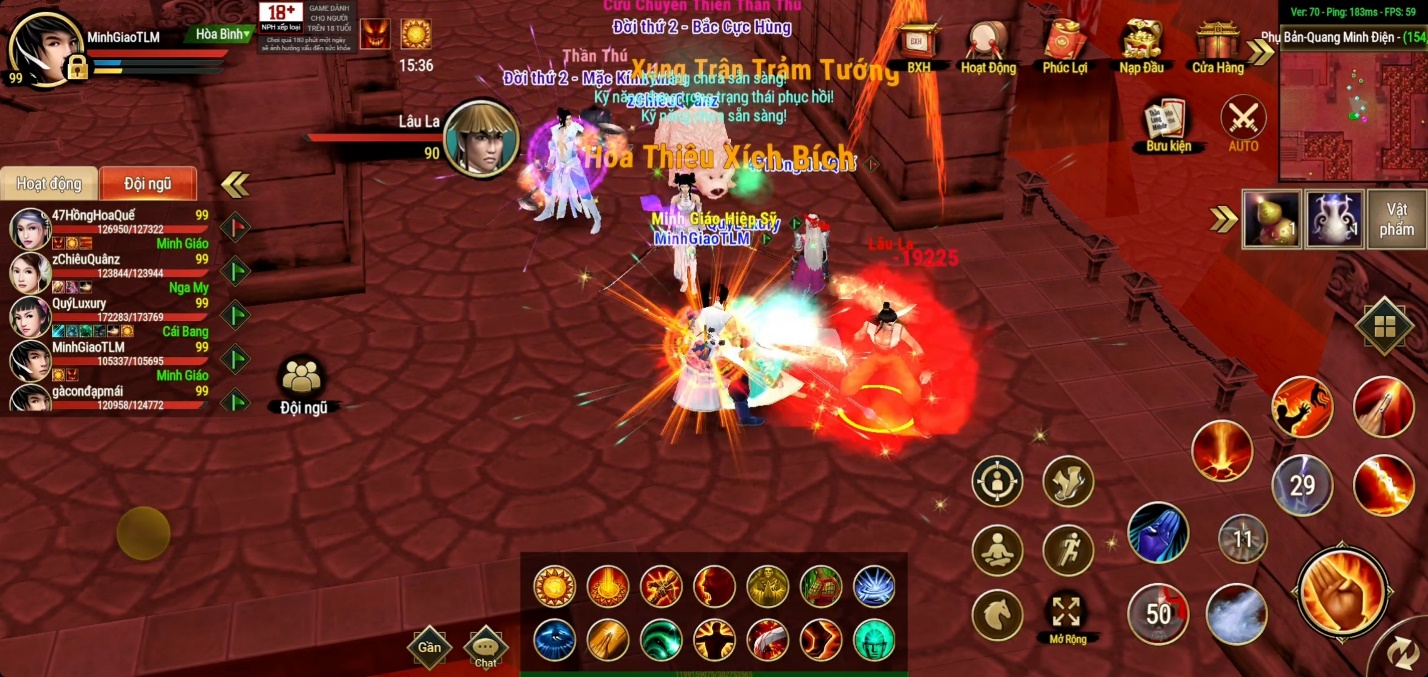This screenshot has width=1428, height=677.
Task: Select the Đội ngũ tab
Action: point(147,184)
